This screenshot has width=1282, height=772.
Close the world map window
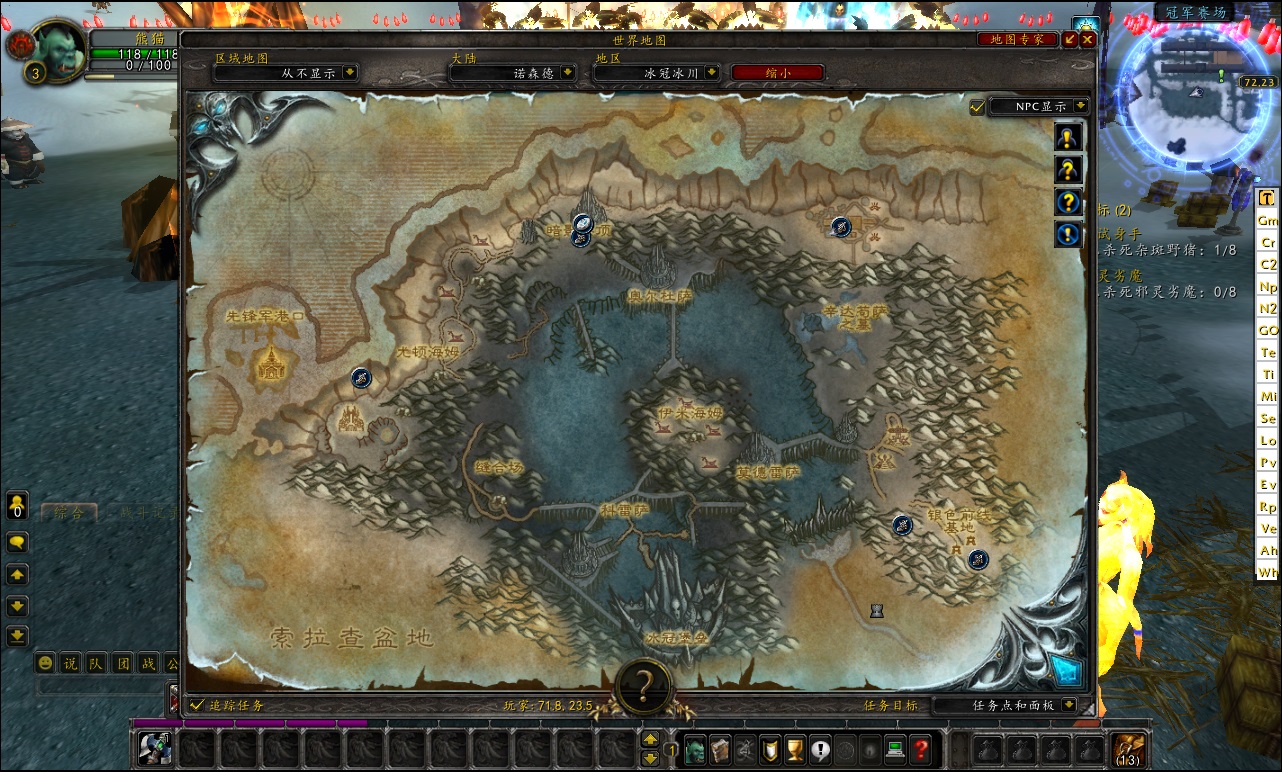[x=1088, y=40]
